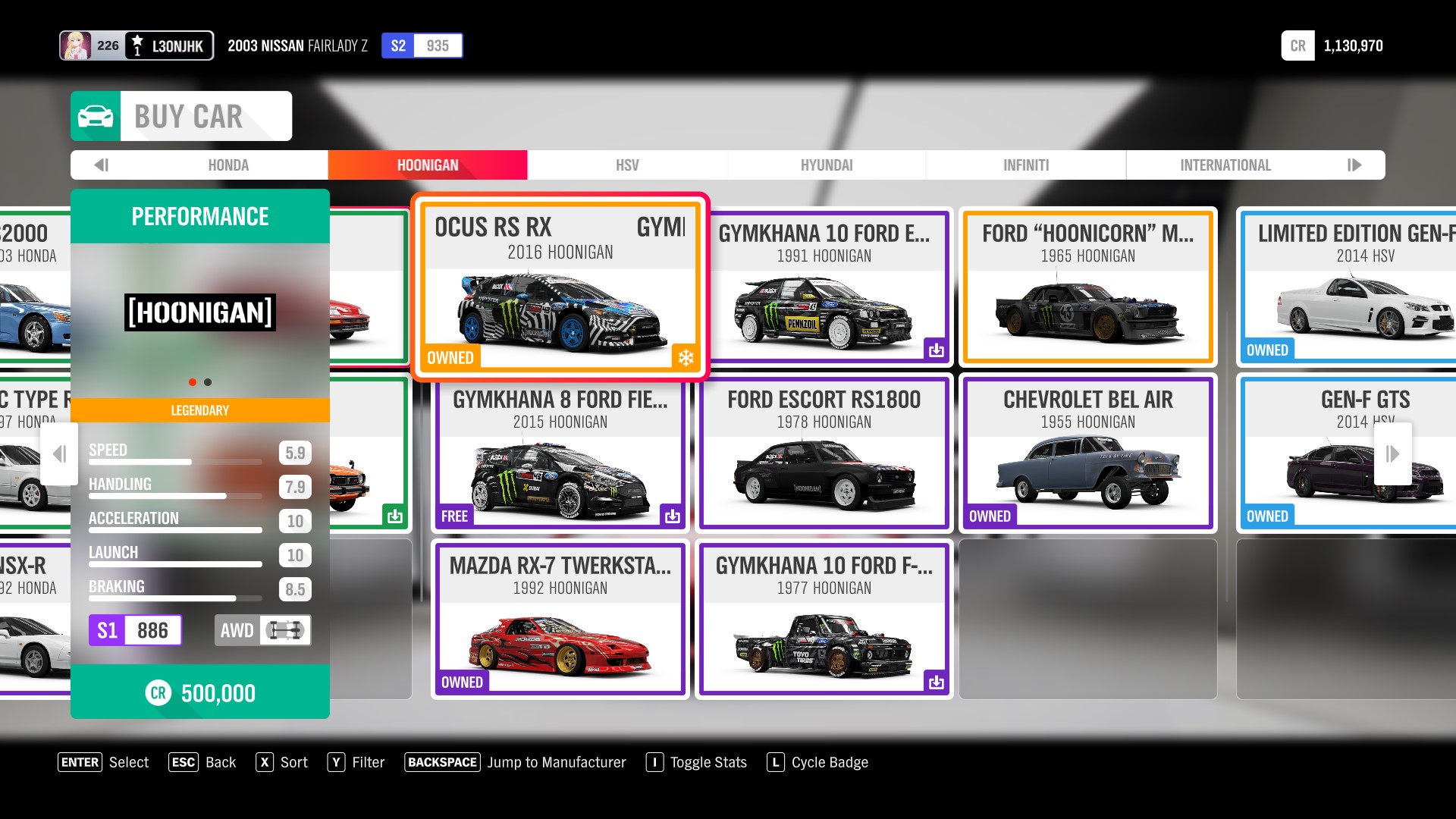Select the Gymkhana 10 Ford F-150 1977 card
This screenshot has width=1456, height=819.
pyautogui.click(x=824, y=619)
